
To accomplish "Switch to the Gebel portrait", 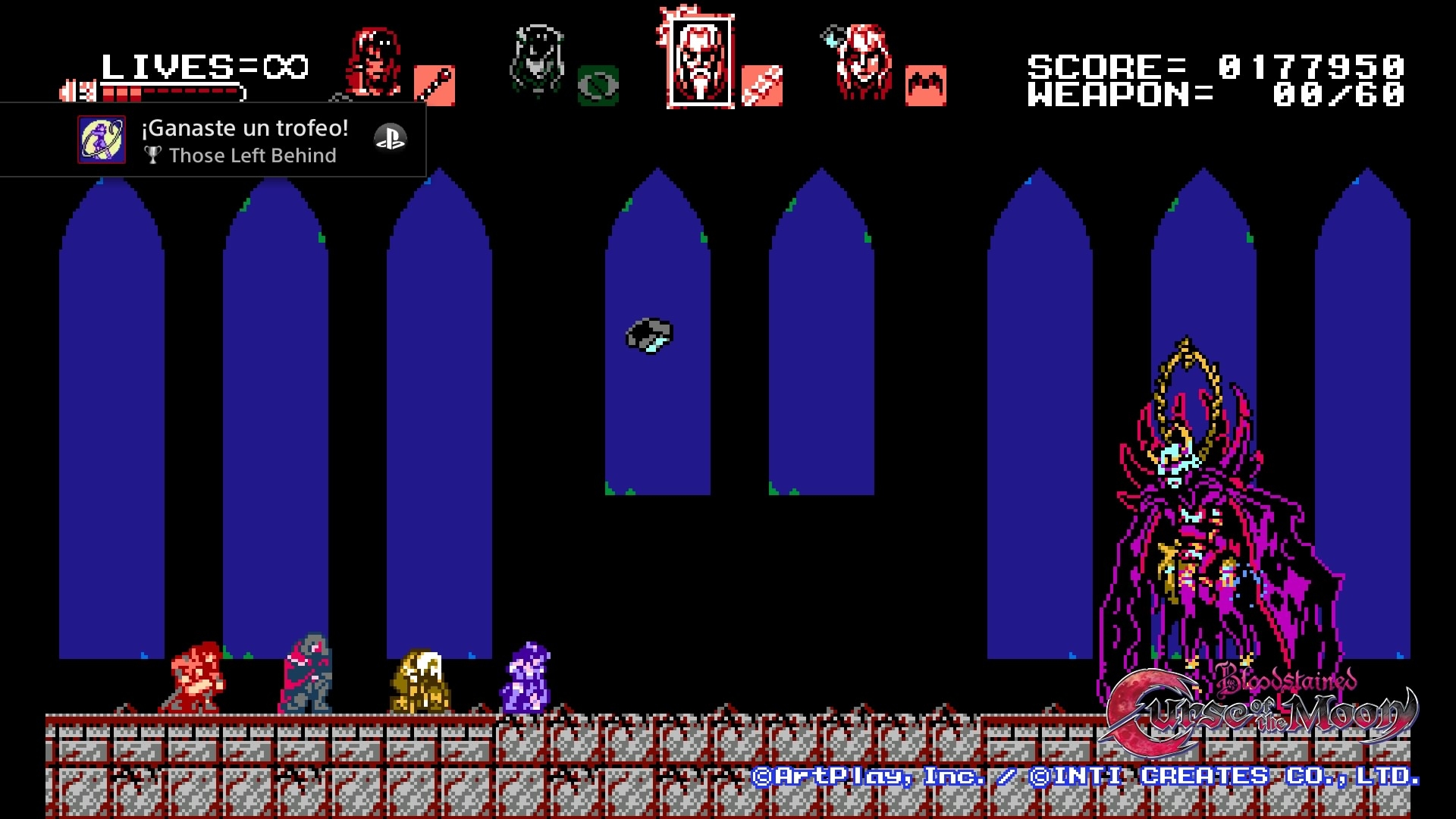I will pyautogui.click(x=863, y=62).
